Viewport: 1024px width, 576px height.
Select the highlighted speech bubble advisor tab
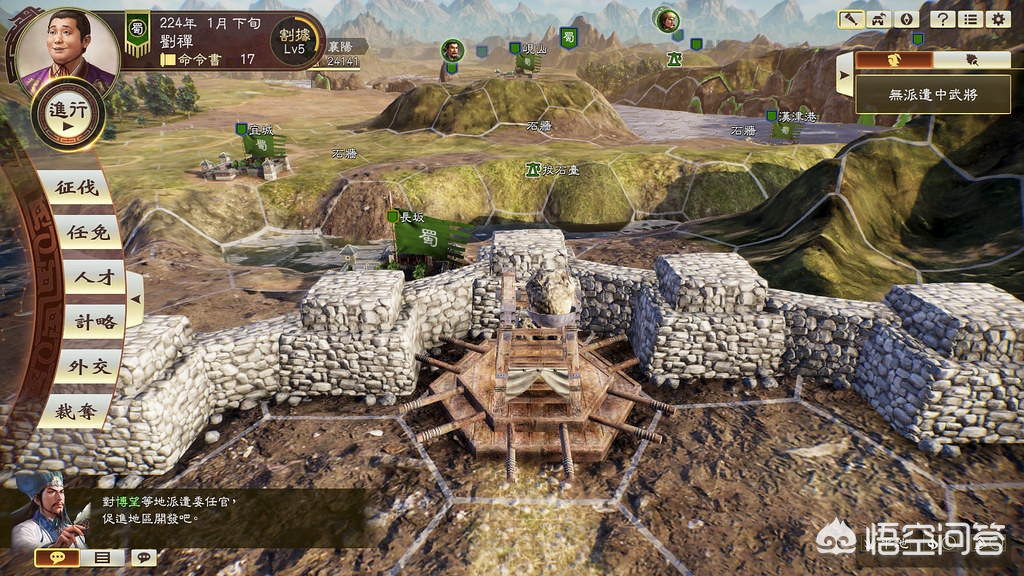pyautogui.click(x=57, y=557)
